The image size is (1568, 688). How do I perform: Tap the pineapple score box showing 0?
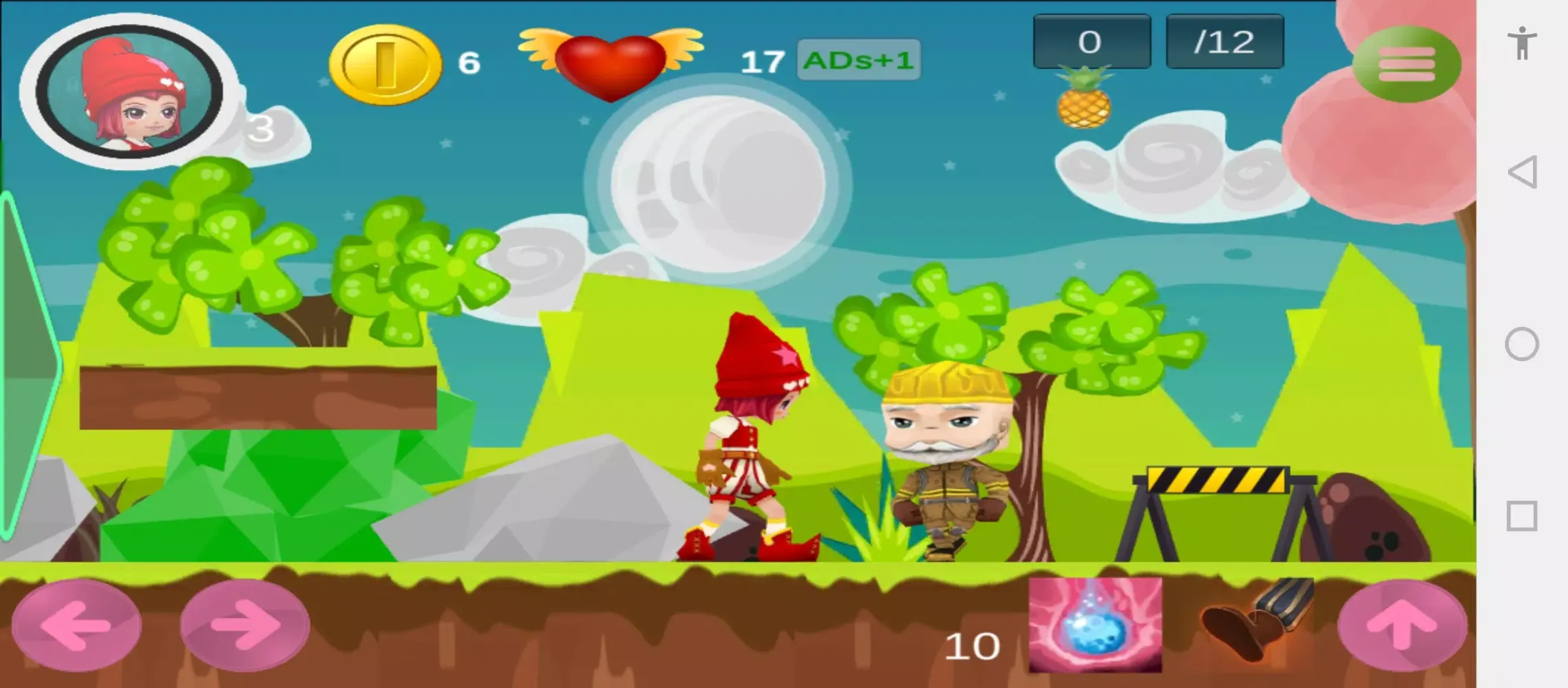coord(1091,41)
